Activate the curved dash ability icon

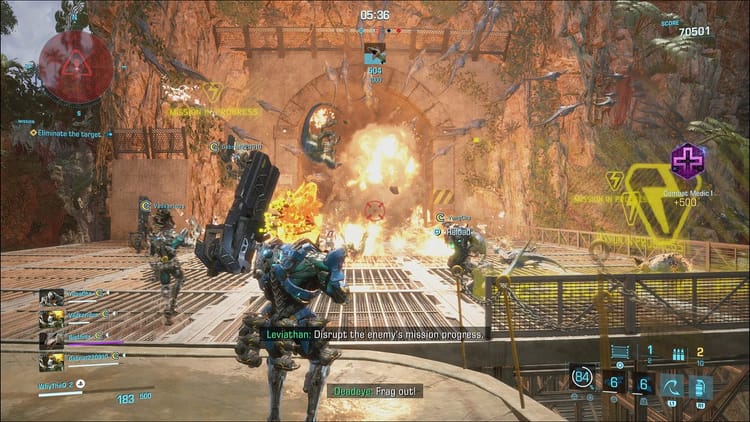click(672, 386)
